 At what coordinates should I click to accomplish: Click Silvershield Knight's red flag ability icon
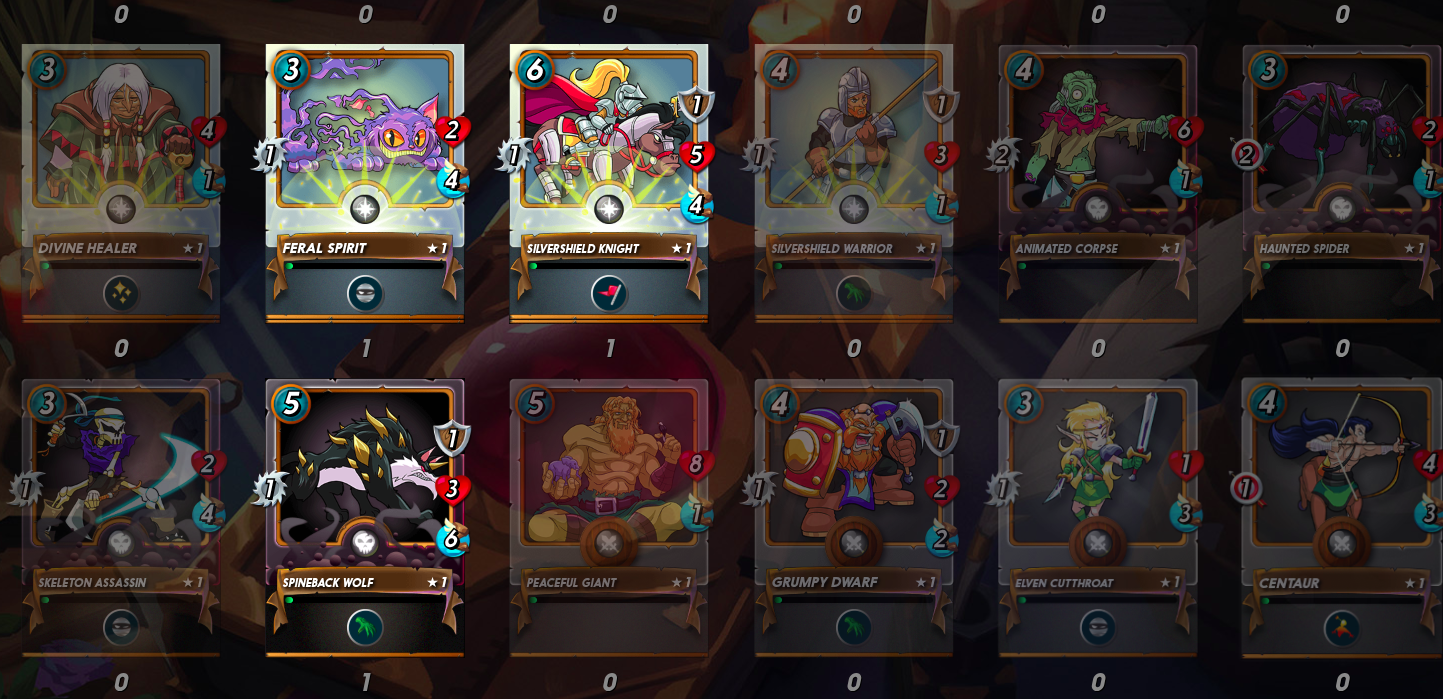tap(609, 293)
